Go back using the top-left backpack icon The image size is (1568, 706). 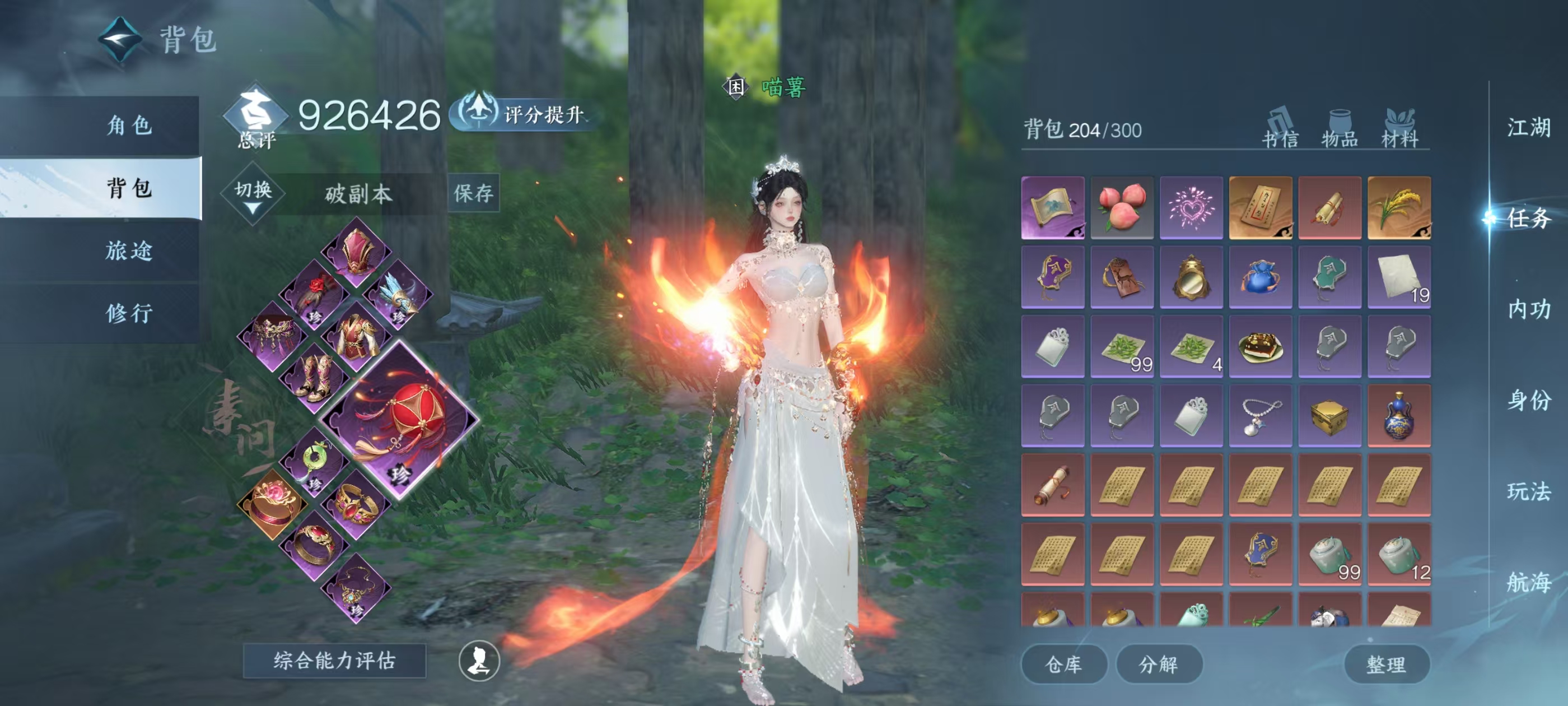point(120,40)
